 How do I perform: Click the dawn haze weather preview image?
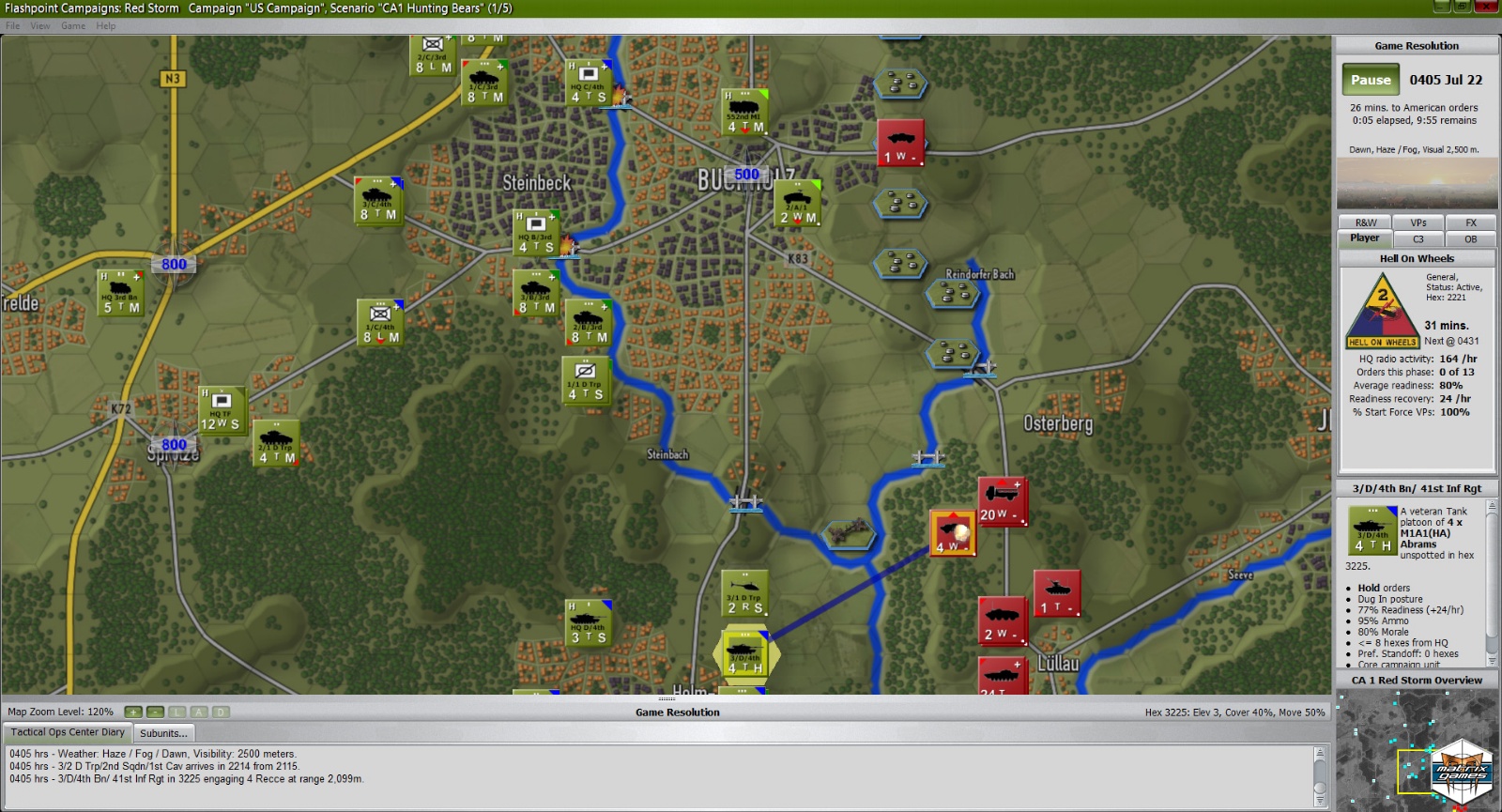click(x=1418, y=183)
